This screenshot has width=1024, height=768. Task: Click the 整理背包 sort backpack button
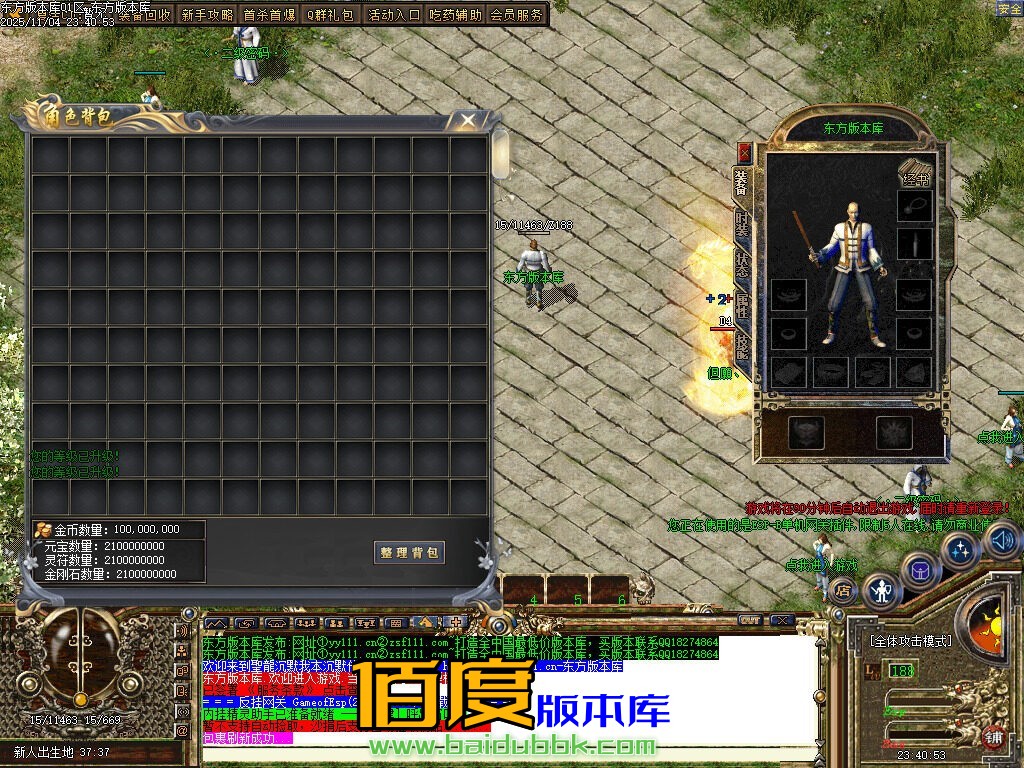click(410, 553)
